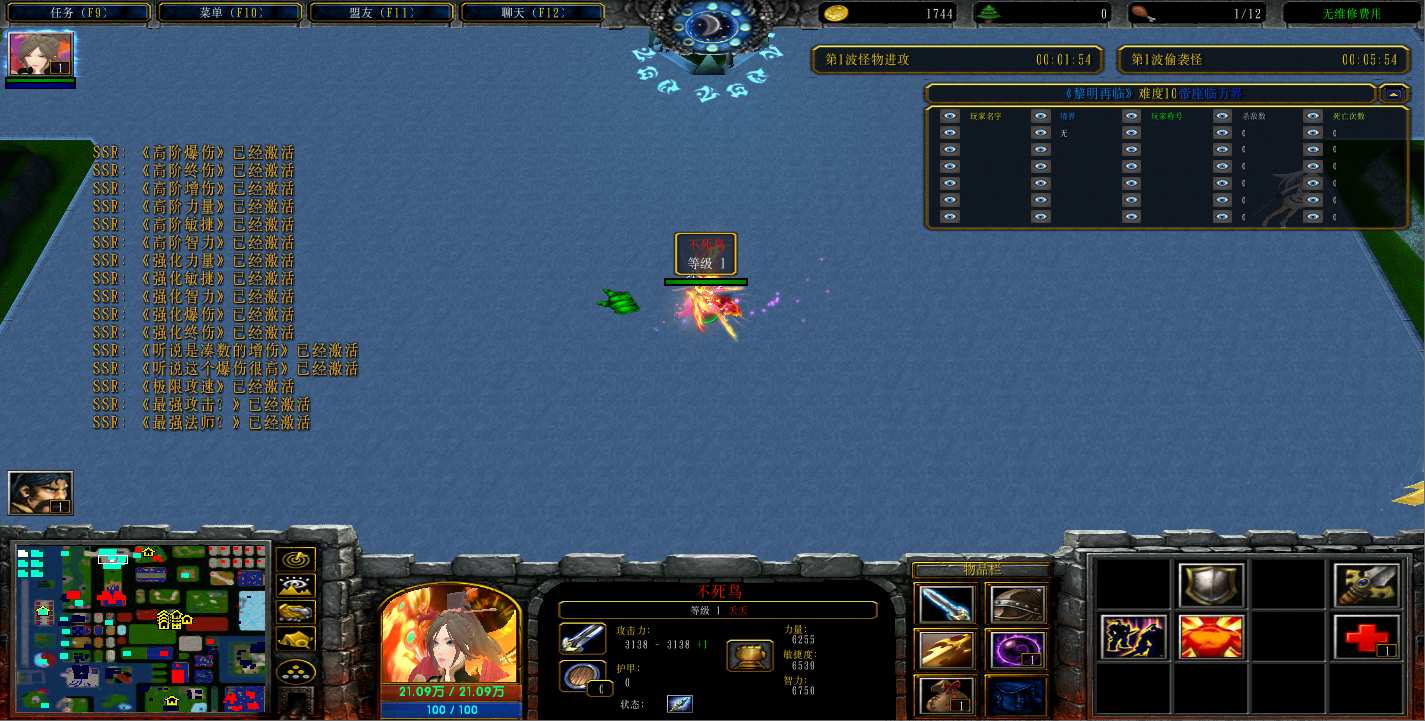Viewport: 1425px width, 721px height.
Task: Select the bearded male hero portrait icon
Action: click(41, 493)
